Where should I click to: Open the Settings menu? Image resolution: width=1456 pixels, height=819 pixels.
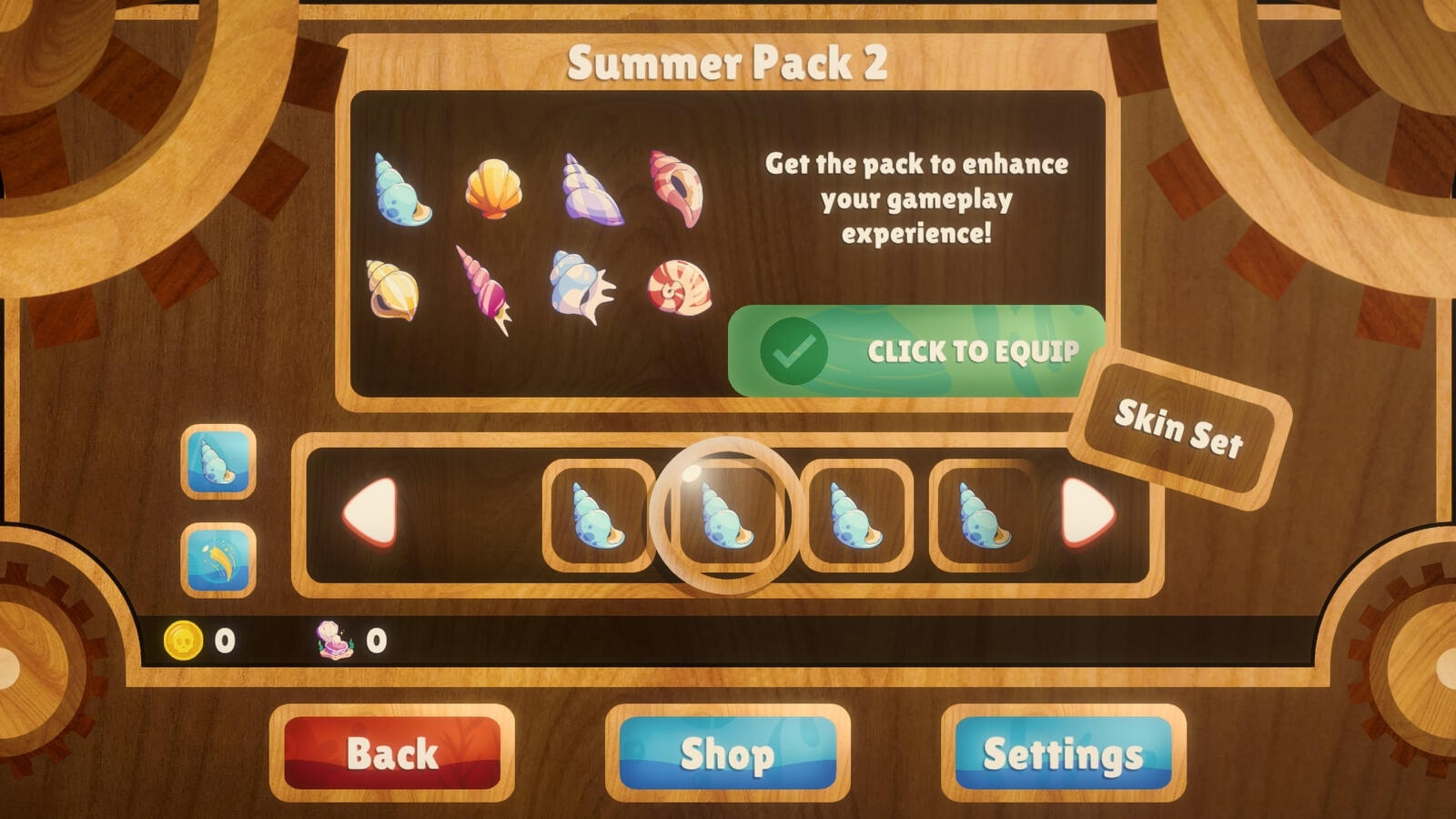pyautogui.click(x=1061, y=753)
